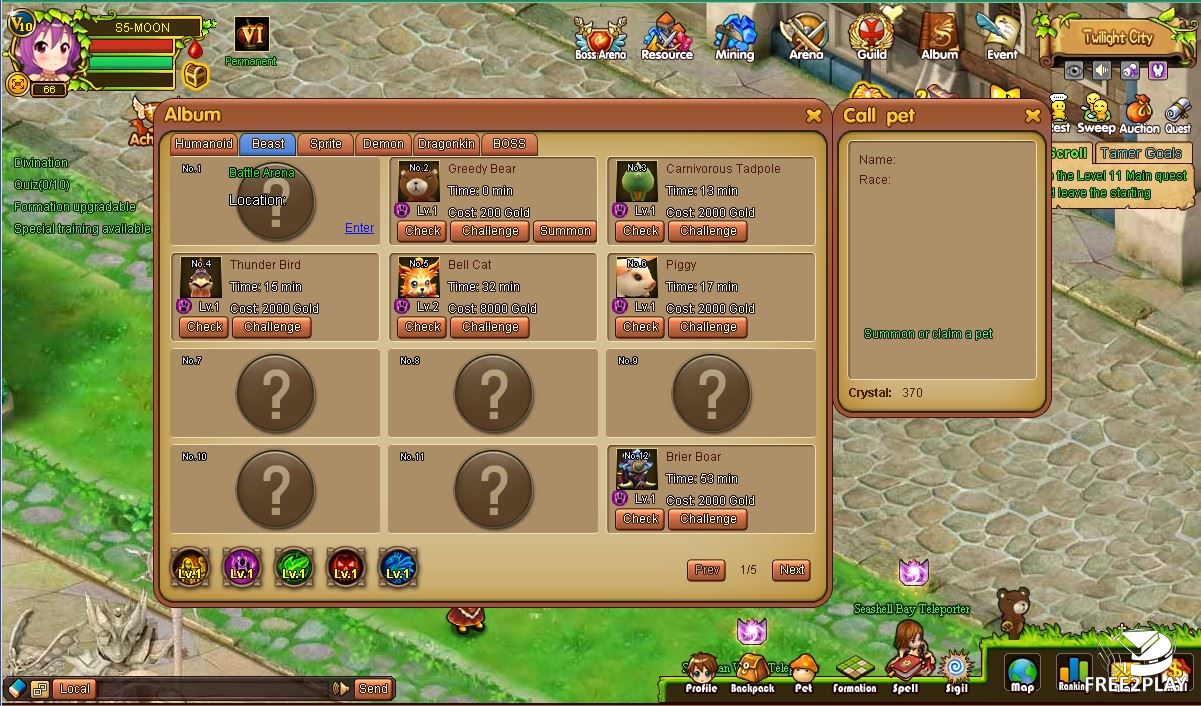Open the Backpack from the bottom bar
This screenshot has height=706, width=1201.
point(752,673)
